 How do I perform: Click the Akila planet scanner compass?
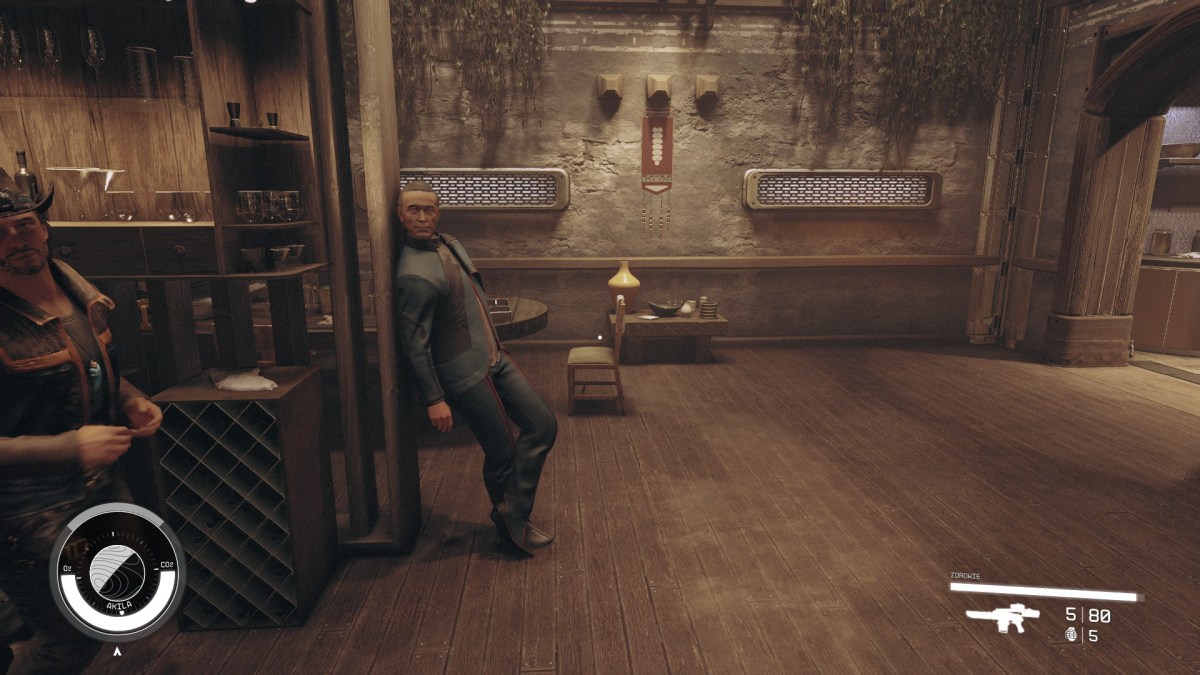(117, 572)
